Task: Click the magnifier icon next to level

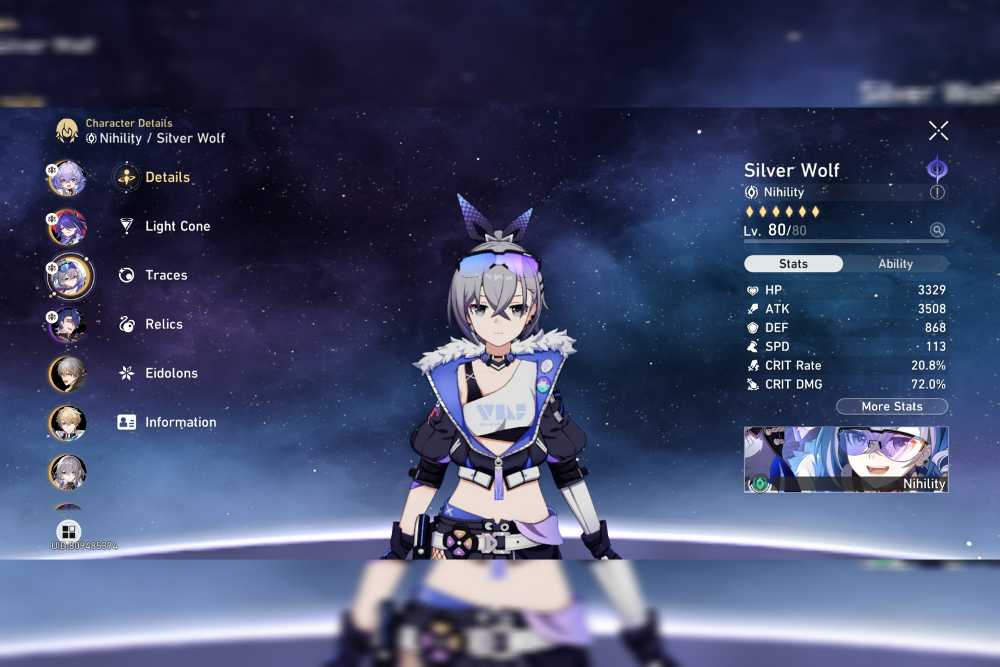Action: (937, 230)
